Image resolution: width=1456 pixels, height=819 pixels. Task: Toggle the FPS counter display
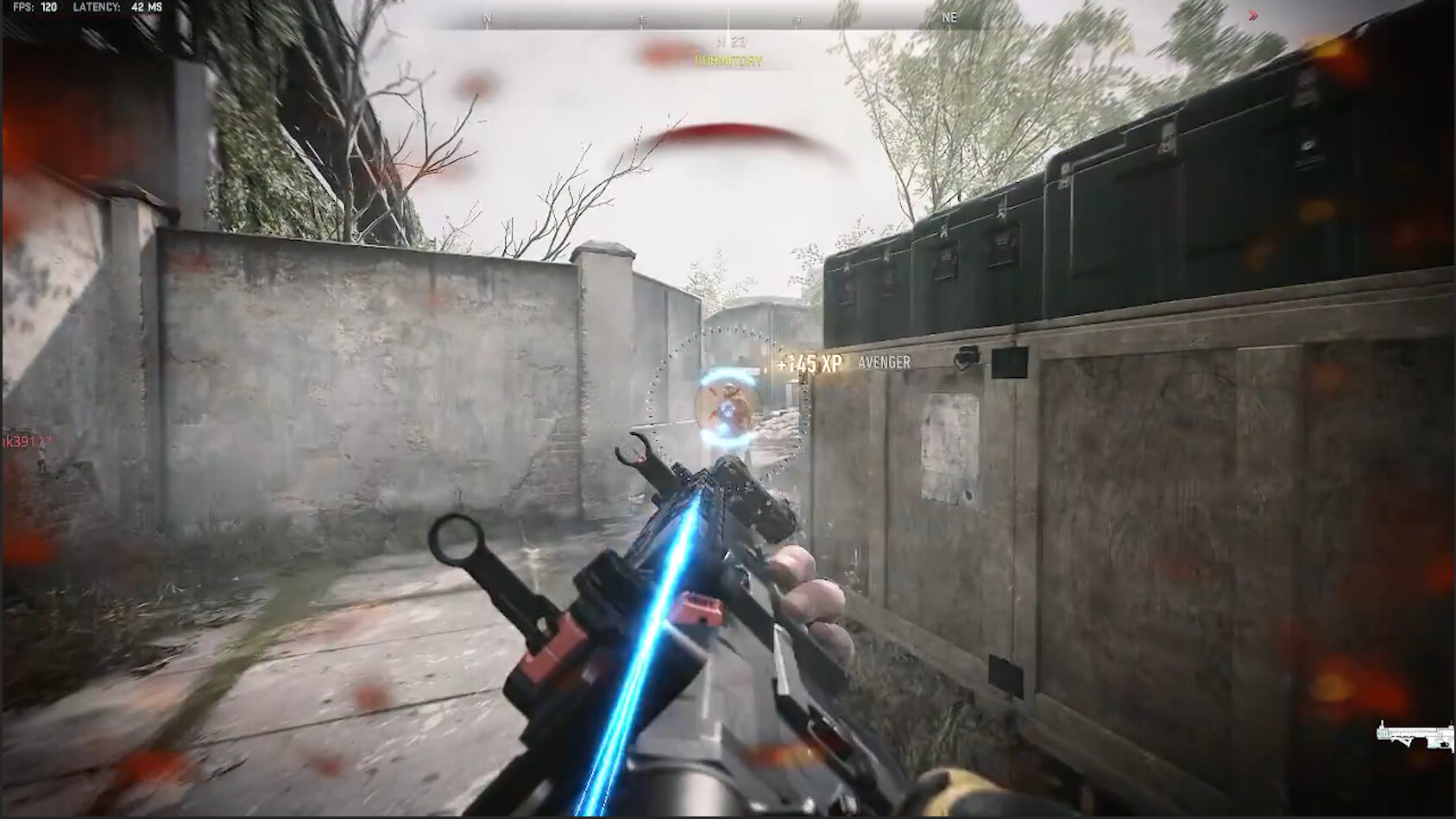(x=26, y=8)
